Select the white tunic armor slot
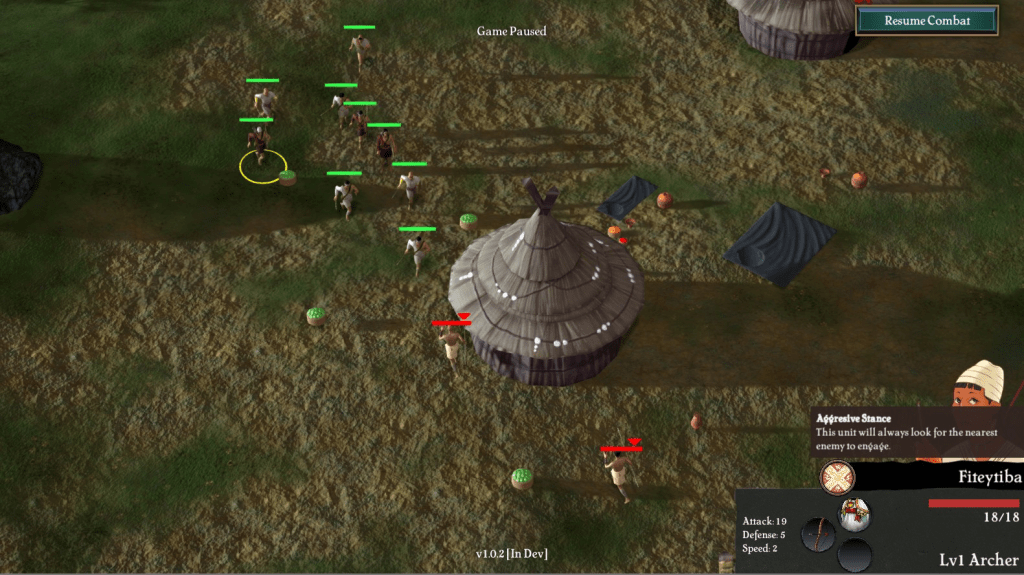Screen dimensions: 1024x575 pyautogui.click(x=854, y=514)
